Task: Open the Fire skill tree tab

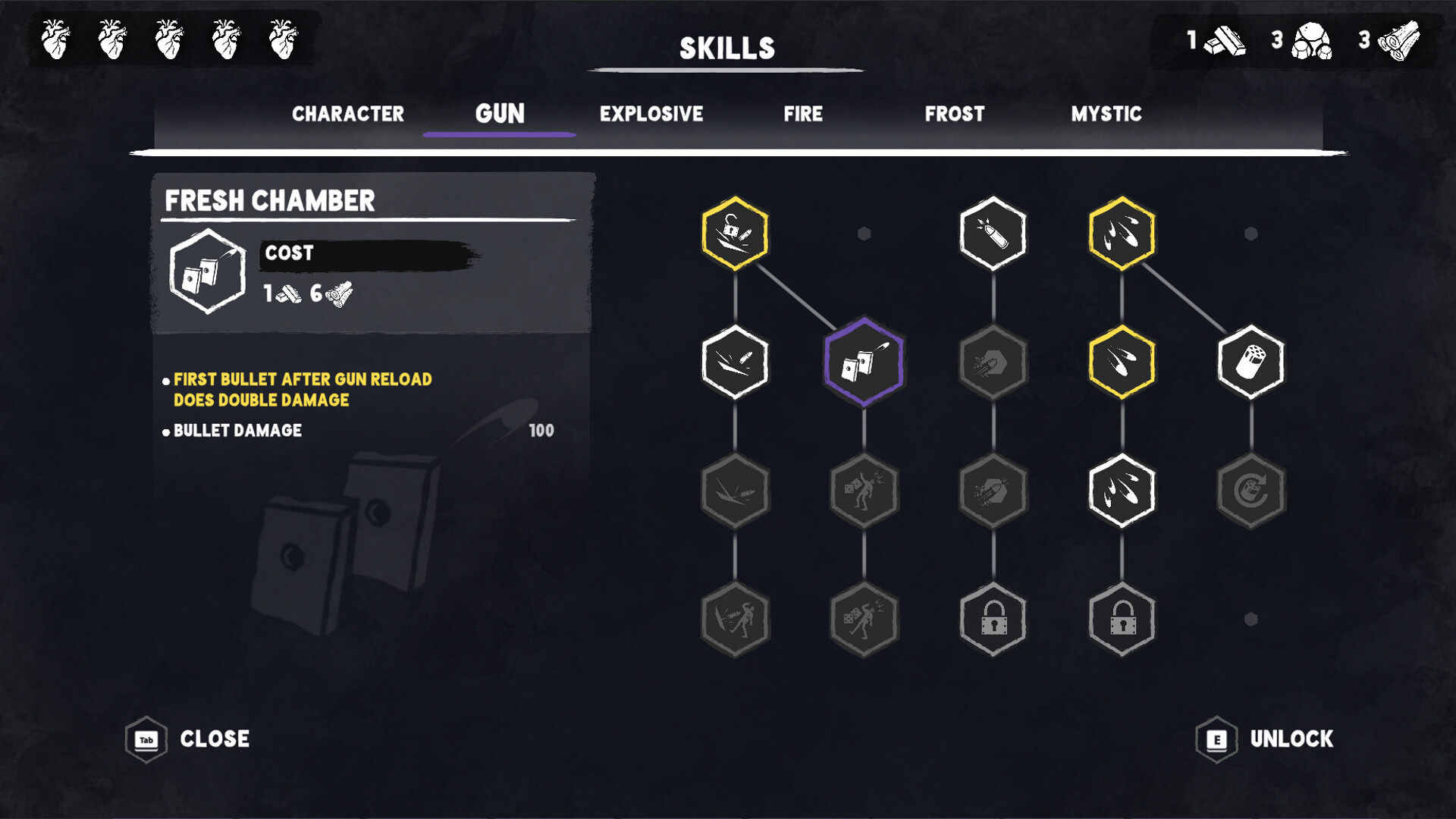Action: 803,115
